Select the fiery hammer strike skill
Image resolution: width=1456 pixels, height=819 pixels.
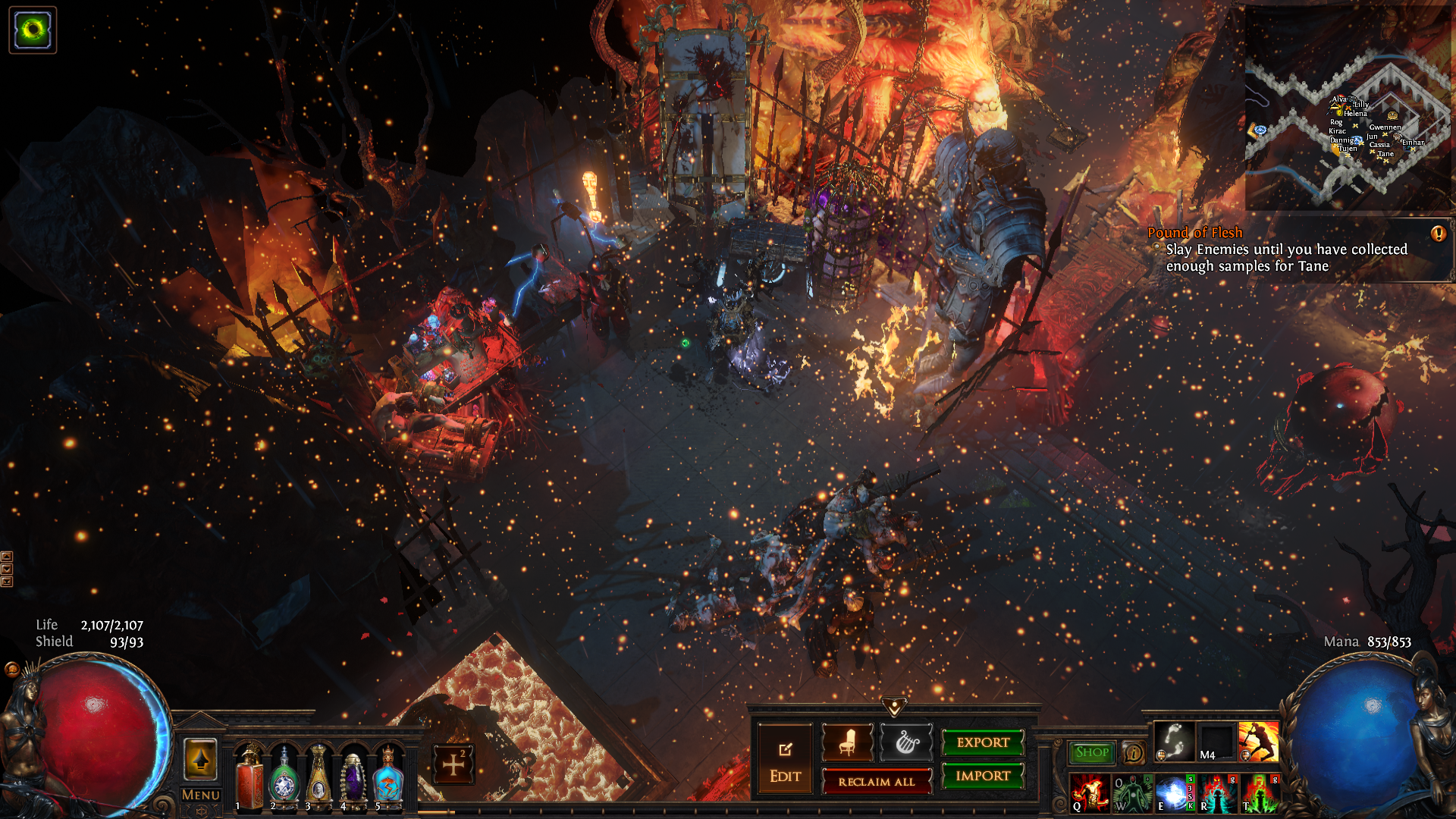point(1258,742)
